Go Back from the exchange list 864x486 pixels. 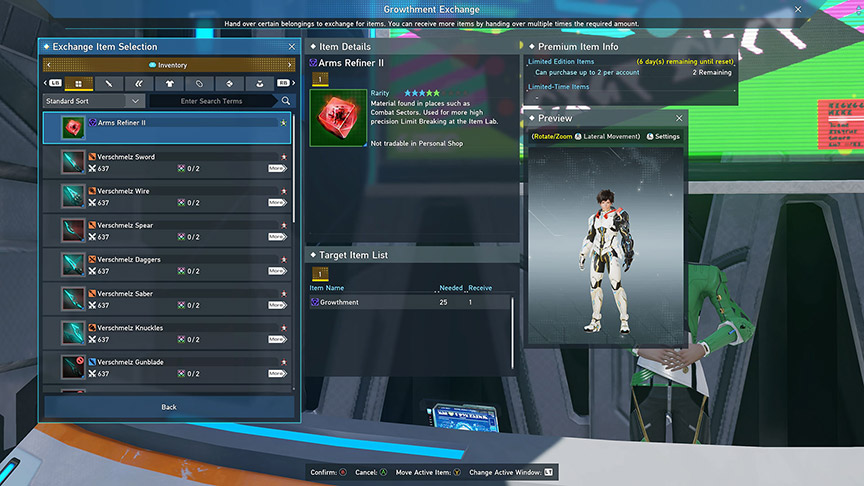[168, 407]
